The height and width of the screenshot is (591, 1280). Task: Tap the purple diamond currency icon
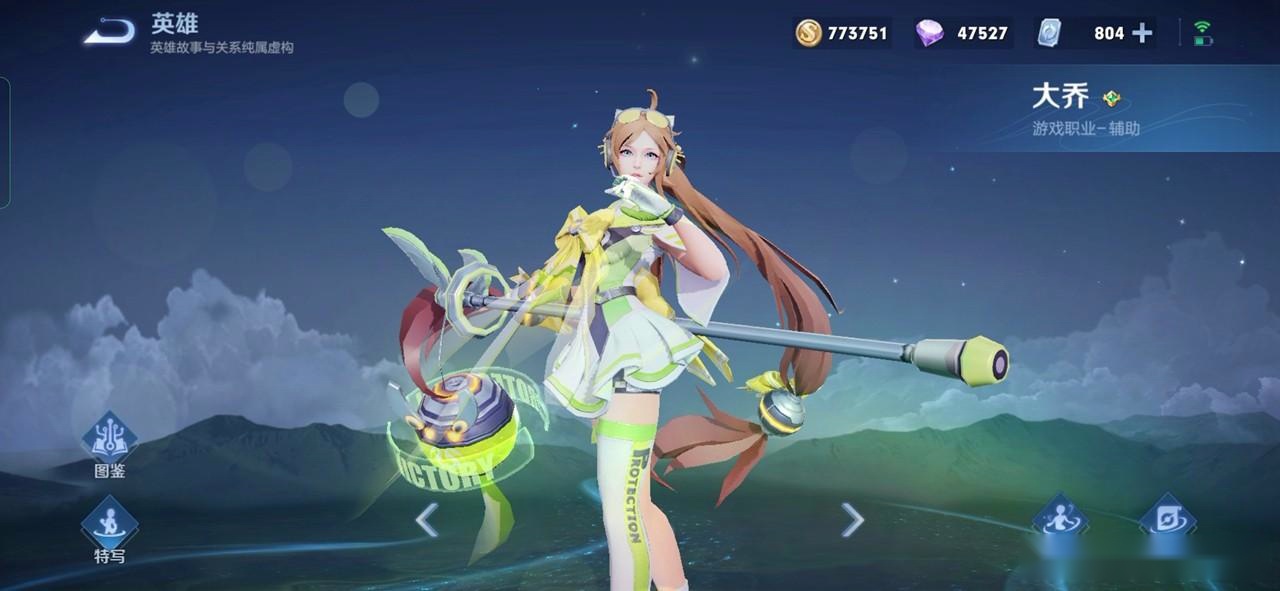point(929,33)
